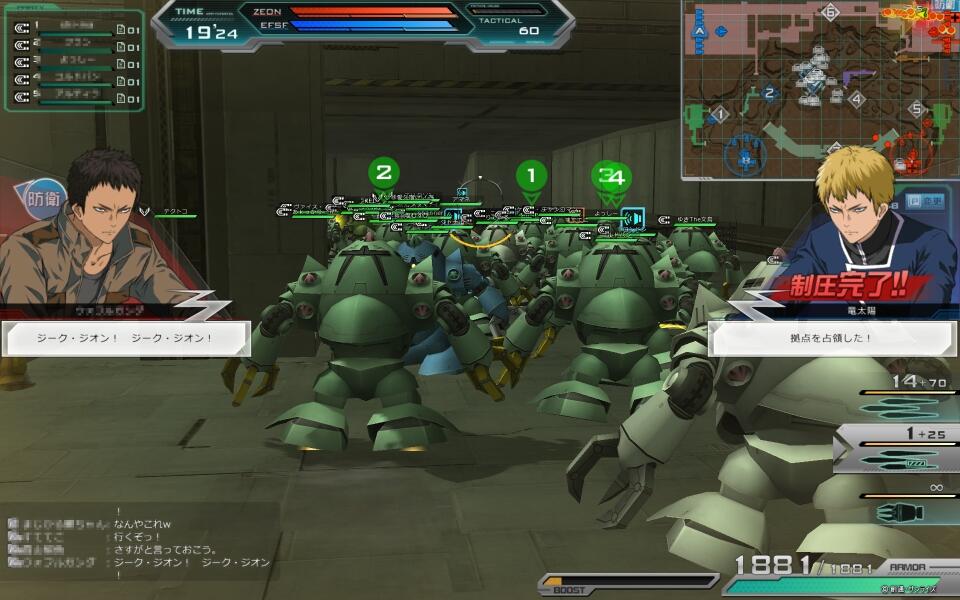Click point 5 marker on the minimap
The image size is (960, 600).
click(916, 109)
